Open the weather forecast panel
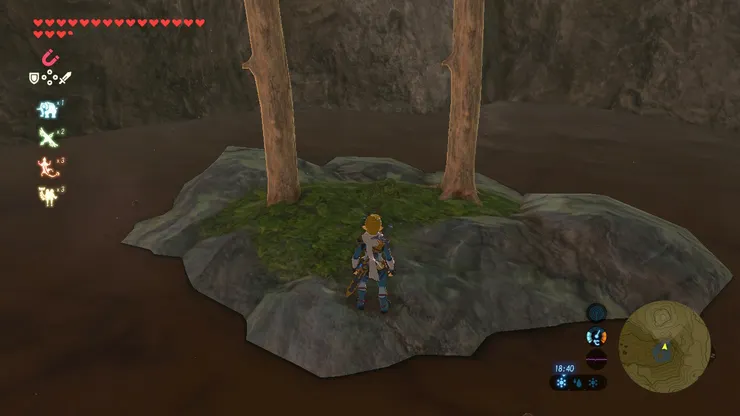Screen dimensions: 740x416 click(577, 383)
